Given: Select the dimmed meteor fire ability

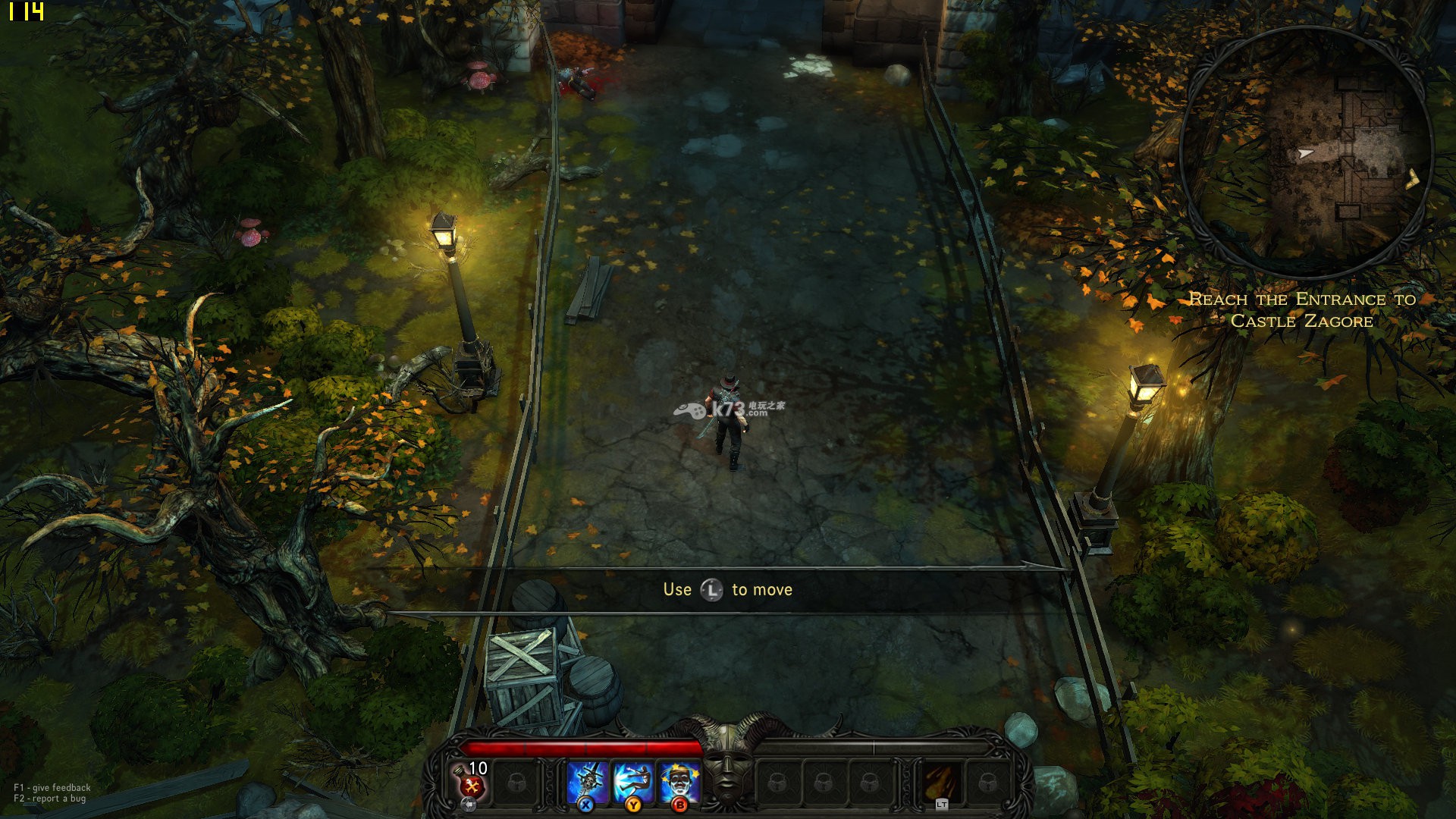Looking at the screenshot, I should (x=941, y=783).
